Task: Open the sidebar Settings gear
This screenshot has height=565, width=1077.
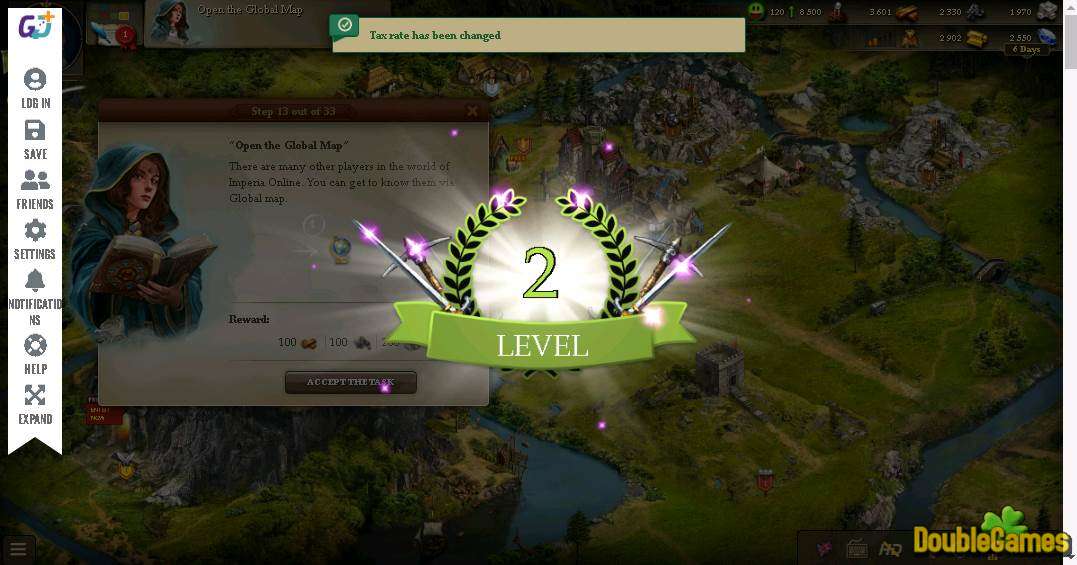Action: 35,239
